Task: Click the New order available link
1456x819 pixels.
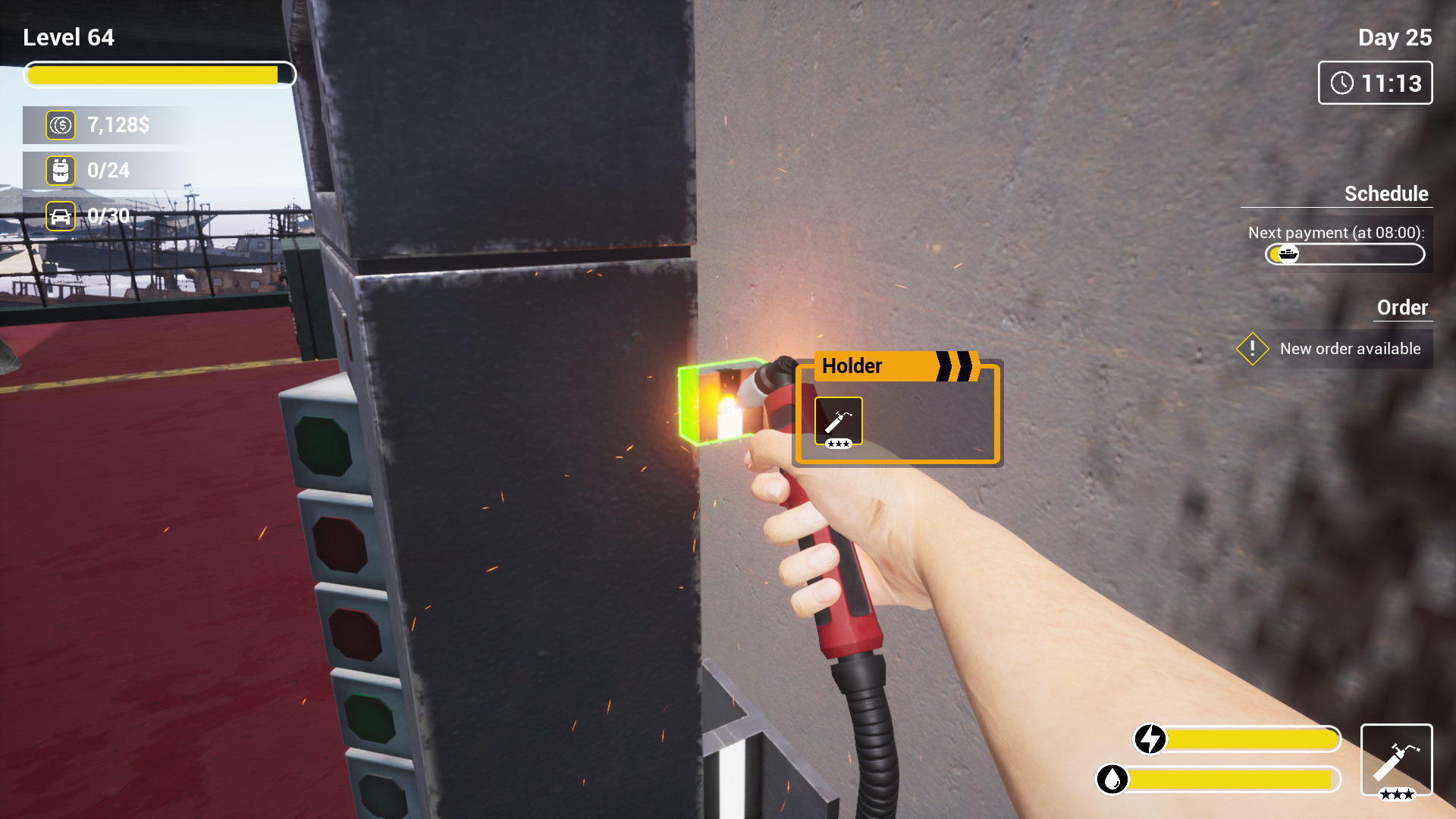Action: (x=1350, y=349)
